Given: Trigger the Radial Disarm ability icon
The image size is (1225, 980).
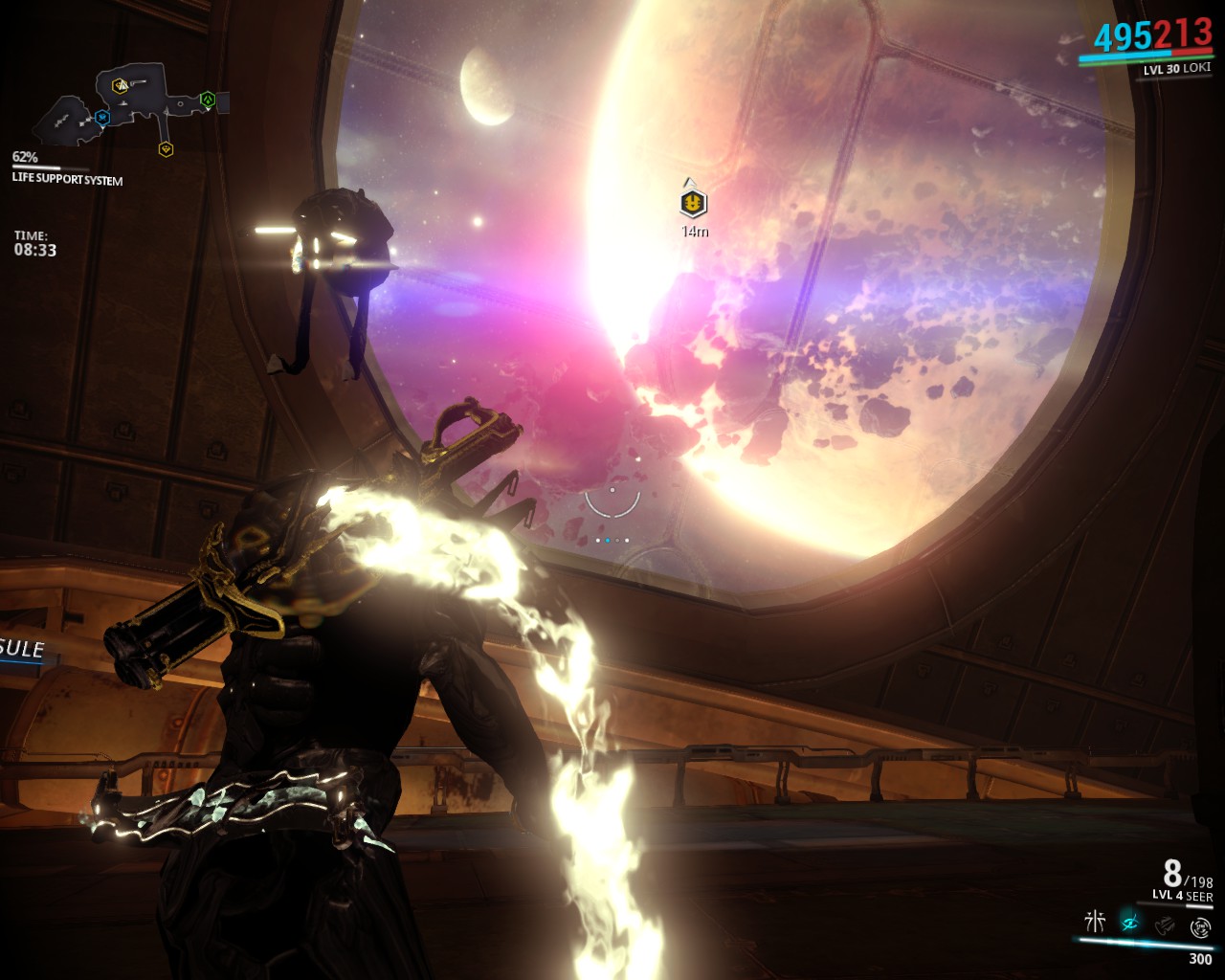Looking at the screenshot, I should tap(1200, 926).
